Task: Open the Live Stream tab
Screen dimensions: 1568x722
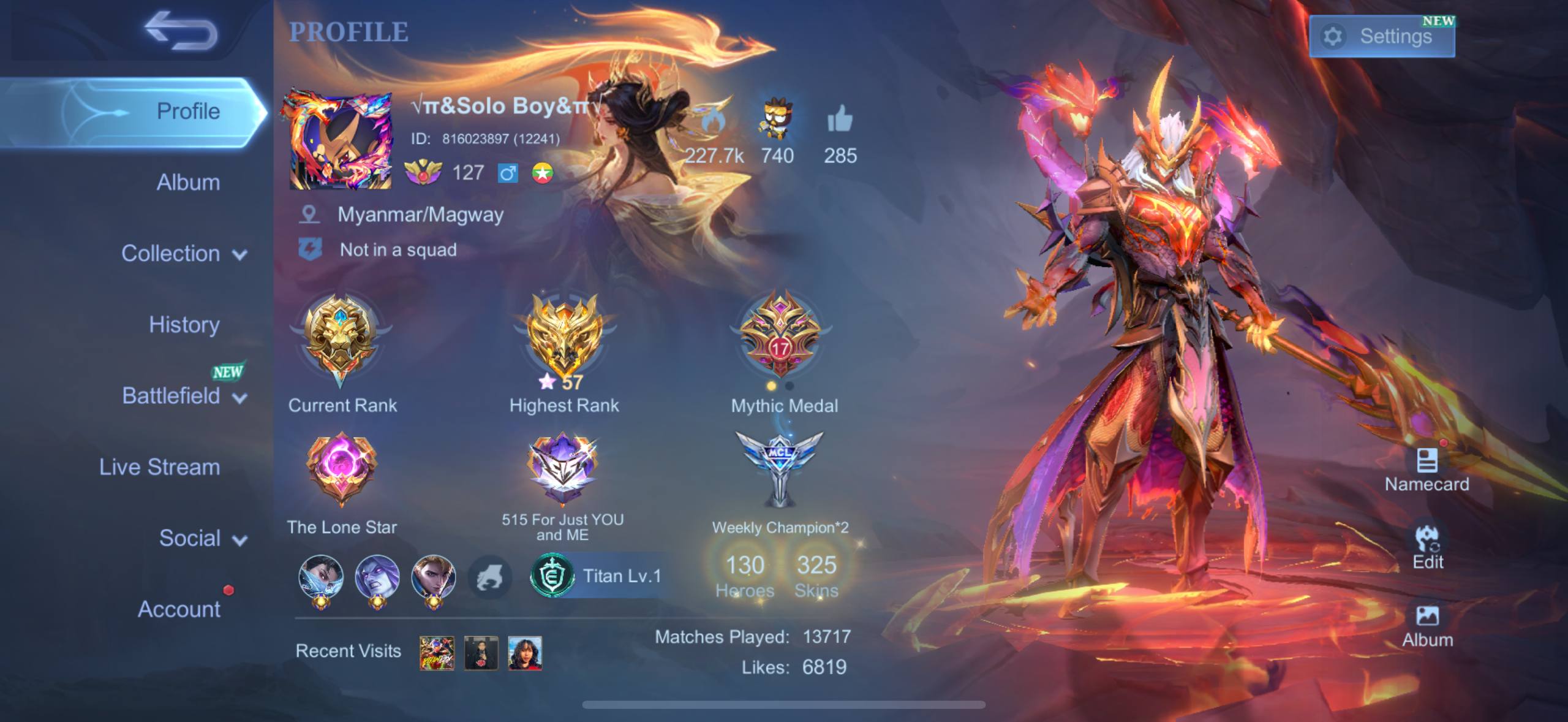Action: [159, 467]
